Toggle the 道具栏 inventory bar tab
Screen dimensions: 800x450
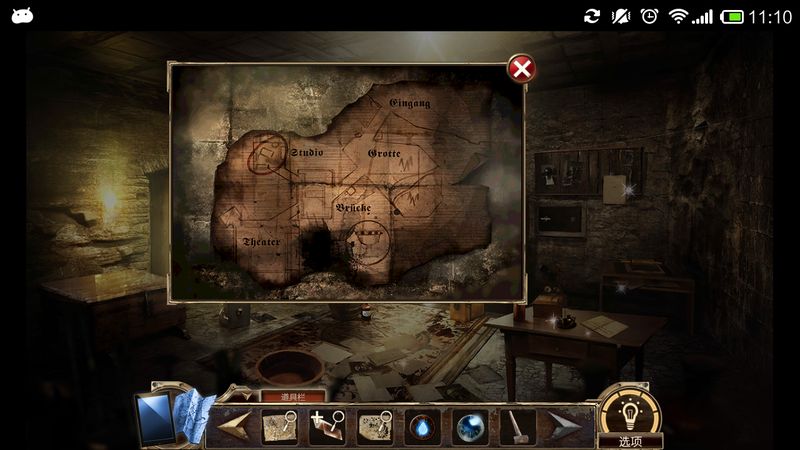coord(293,396)
